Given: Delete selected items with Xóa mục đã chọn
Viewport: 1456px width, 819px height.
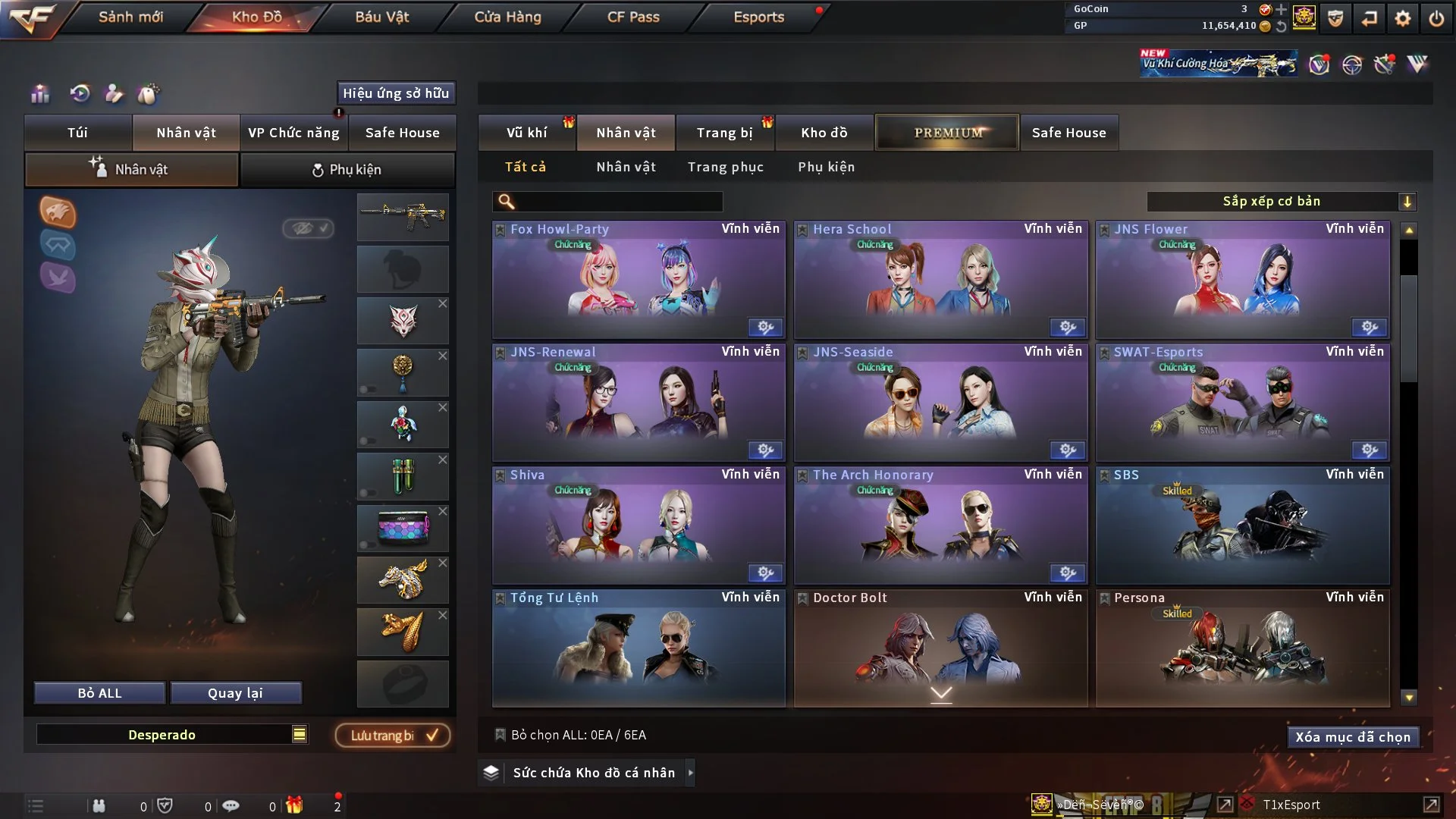Looking at the screenshot, I should click(x=1352, y=737).
